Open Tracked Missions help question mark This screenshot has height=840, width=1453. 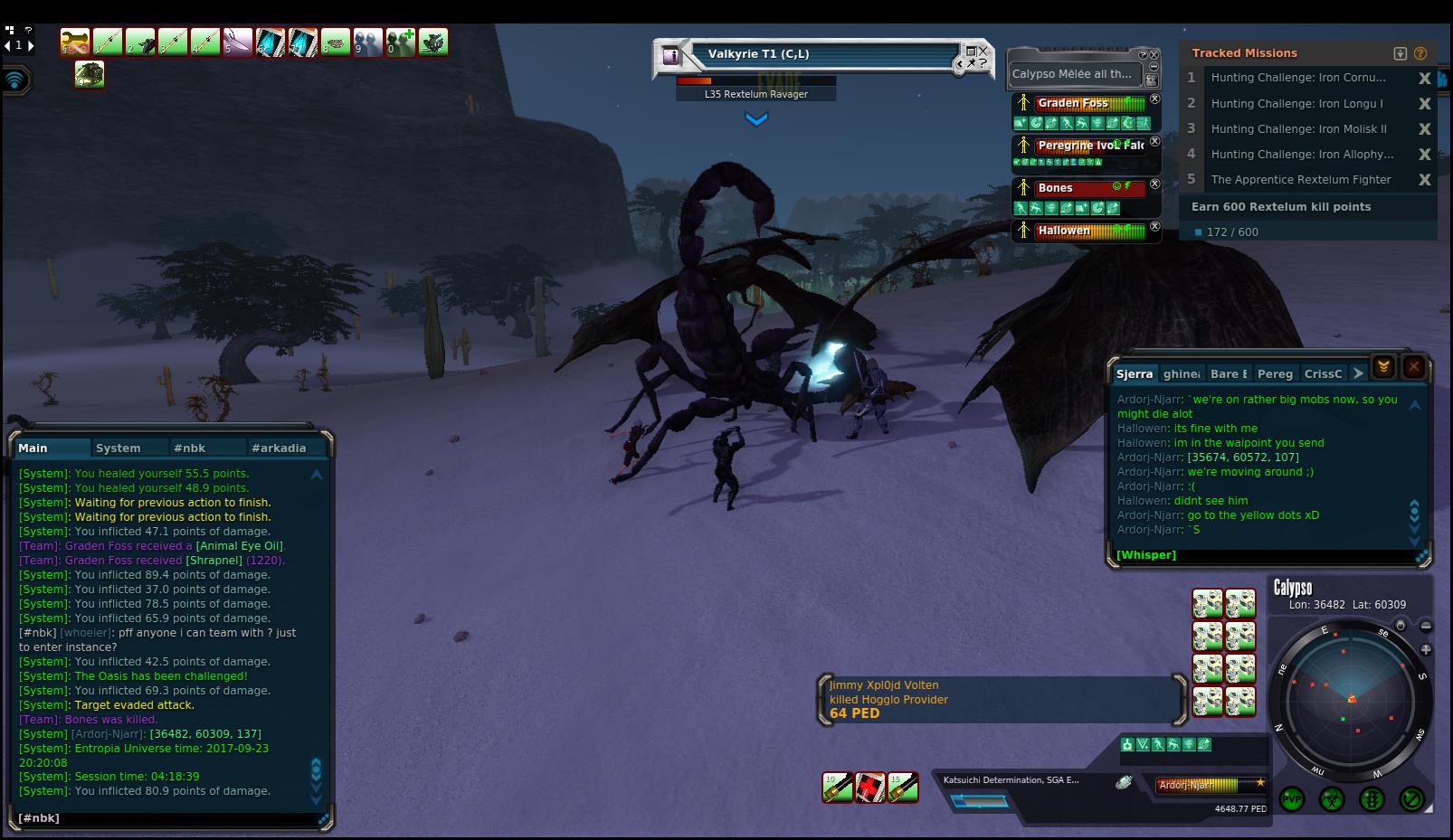(1420, 53)
